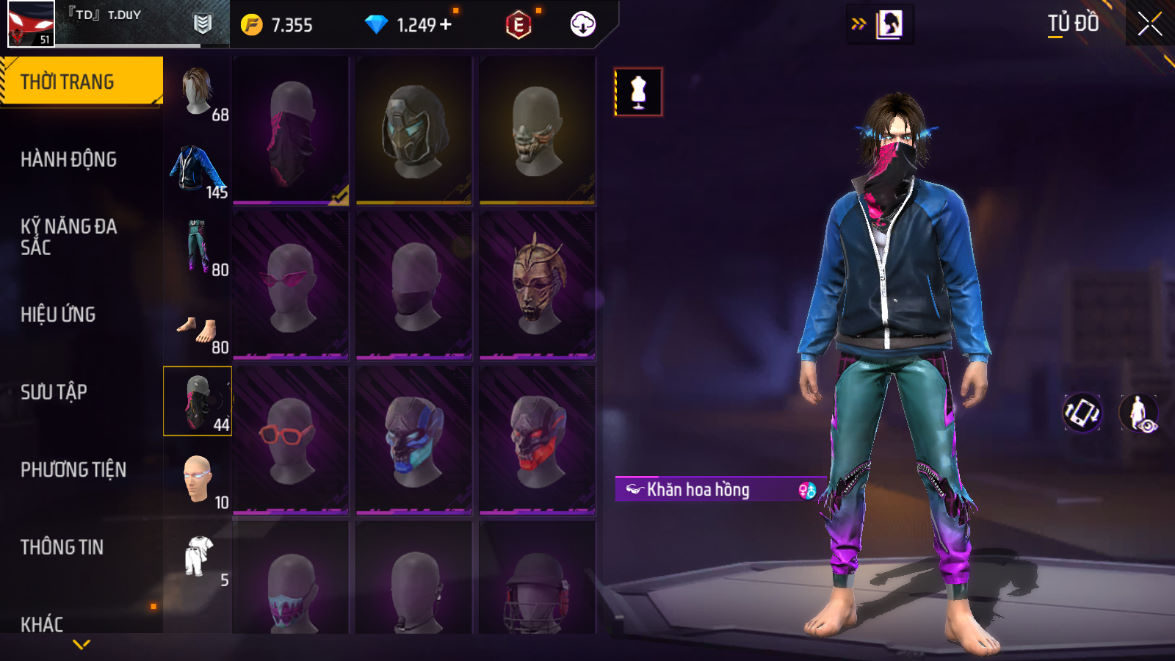
Task: Open the KỸ NĂNG ĐA SẮC section
Action: click(69, 236)
